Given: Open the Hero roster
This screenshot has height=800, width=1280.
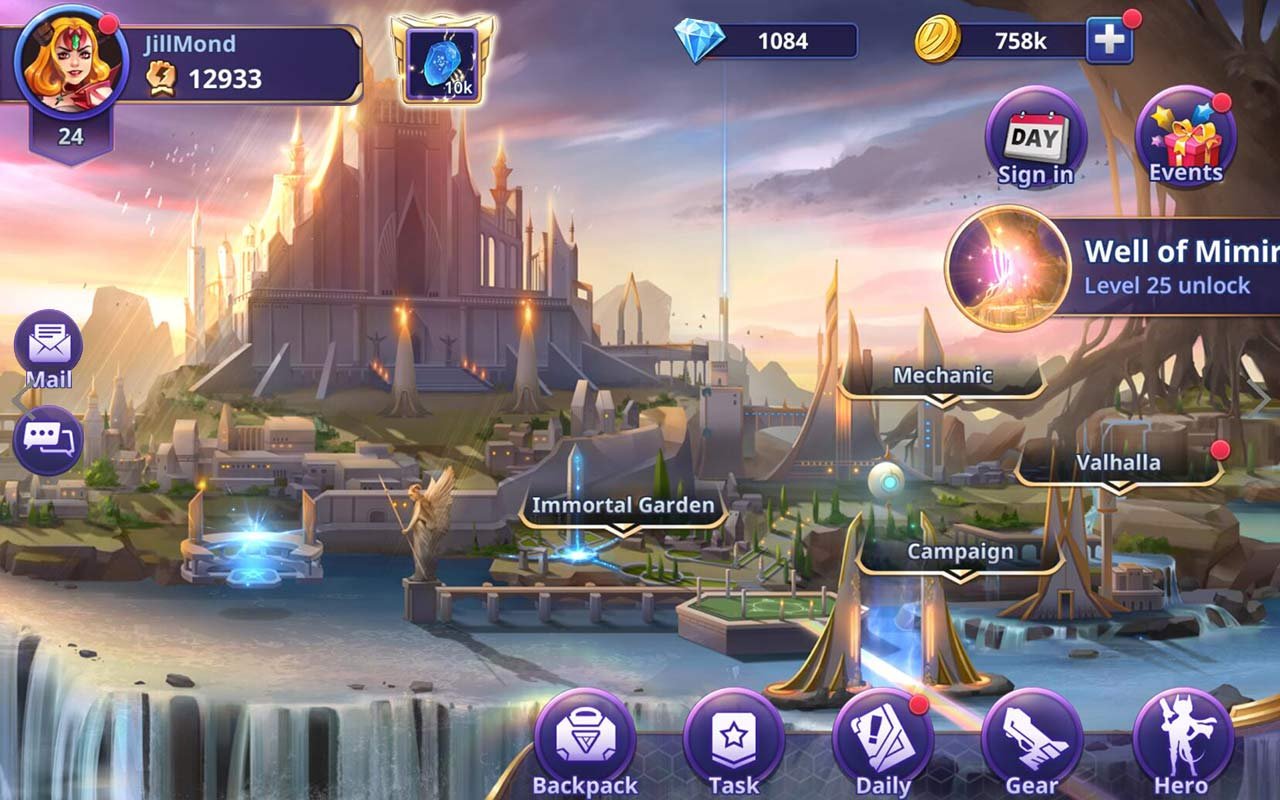Looking at the screenshot, I should point(1182,742).
